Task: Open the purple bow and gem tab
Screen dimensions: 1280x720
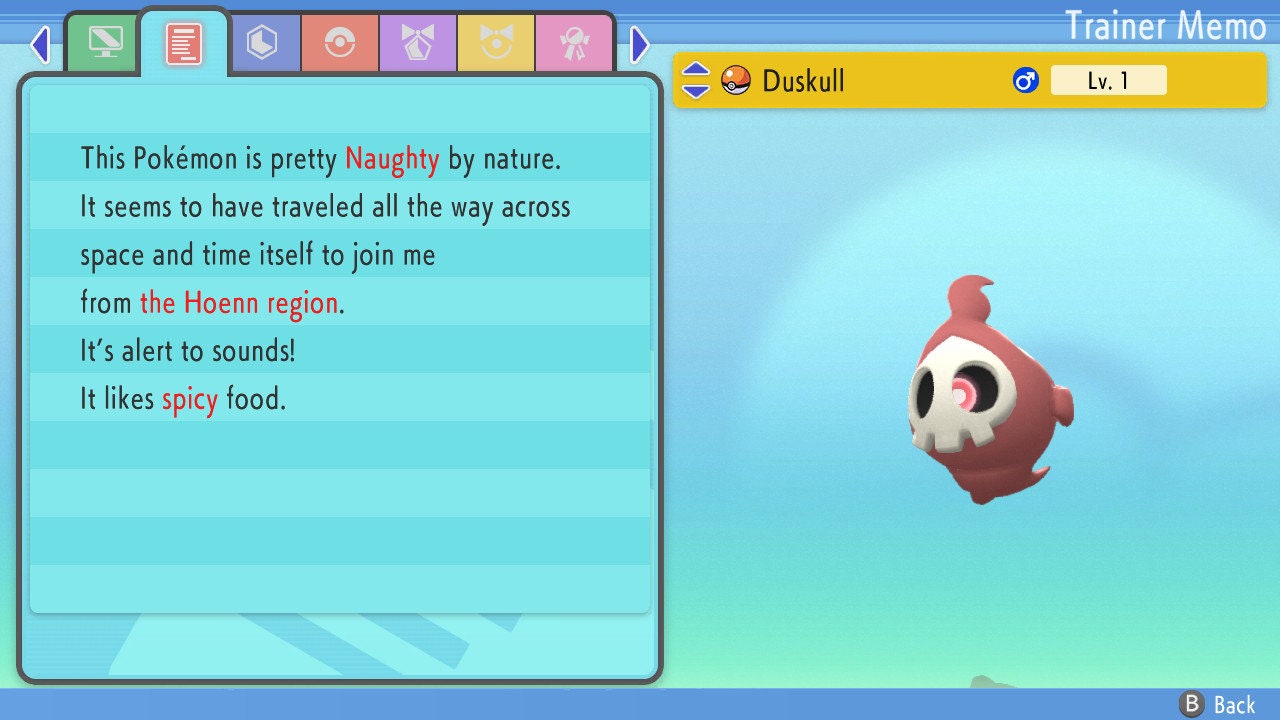Action: pyautogui.click(x=418, y=43)
